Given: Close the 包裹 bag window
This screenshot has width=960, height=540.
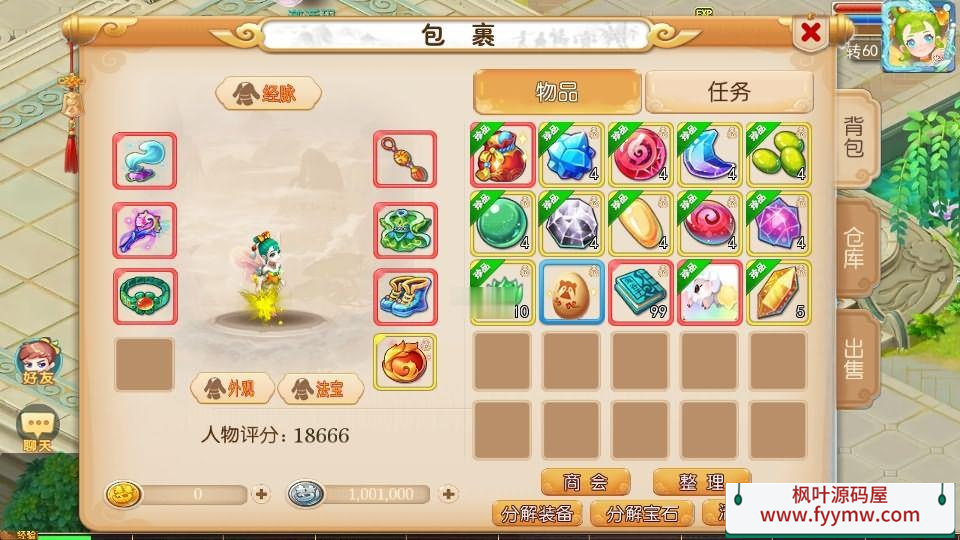Looking at the screenshot, I should [810, 34].
